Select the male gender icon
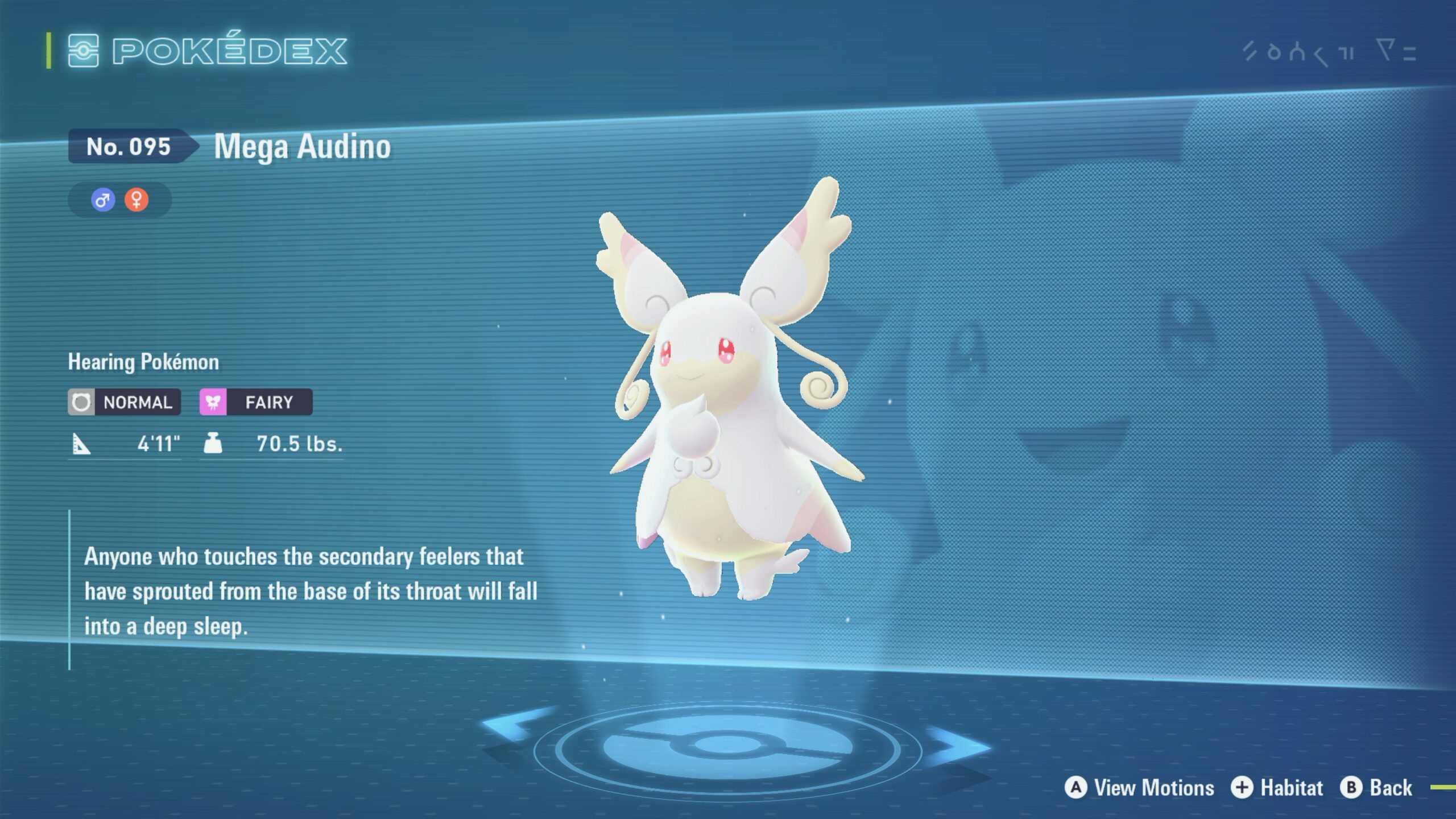The width and height of the screenshot is (1456, 819). 103,200
